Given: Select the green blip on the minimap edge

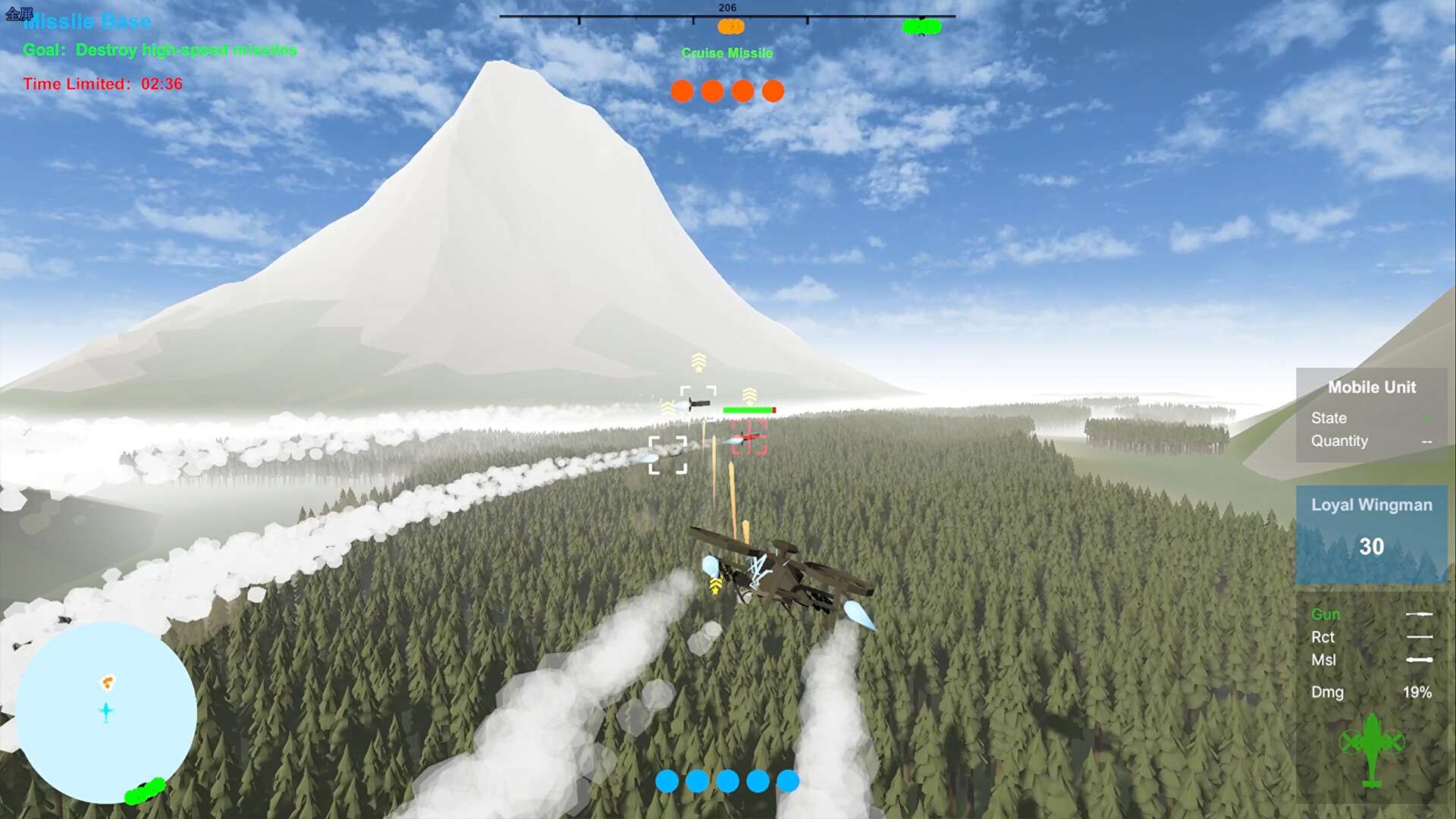Looking at the screenshot, I should (x=145, y=790).
